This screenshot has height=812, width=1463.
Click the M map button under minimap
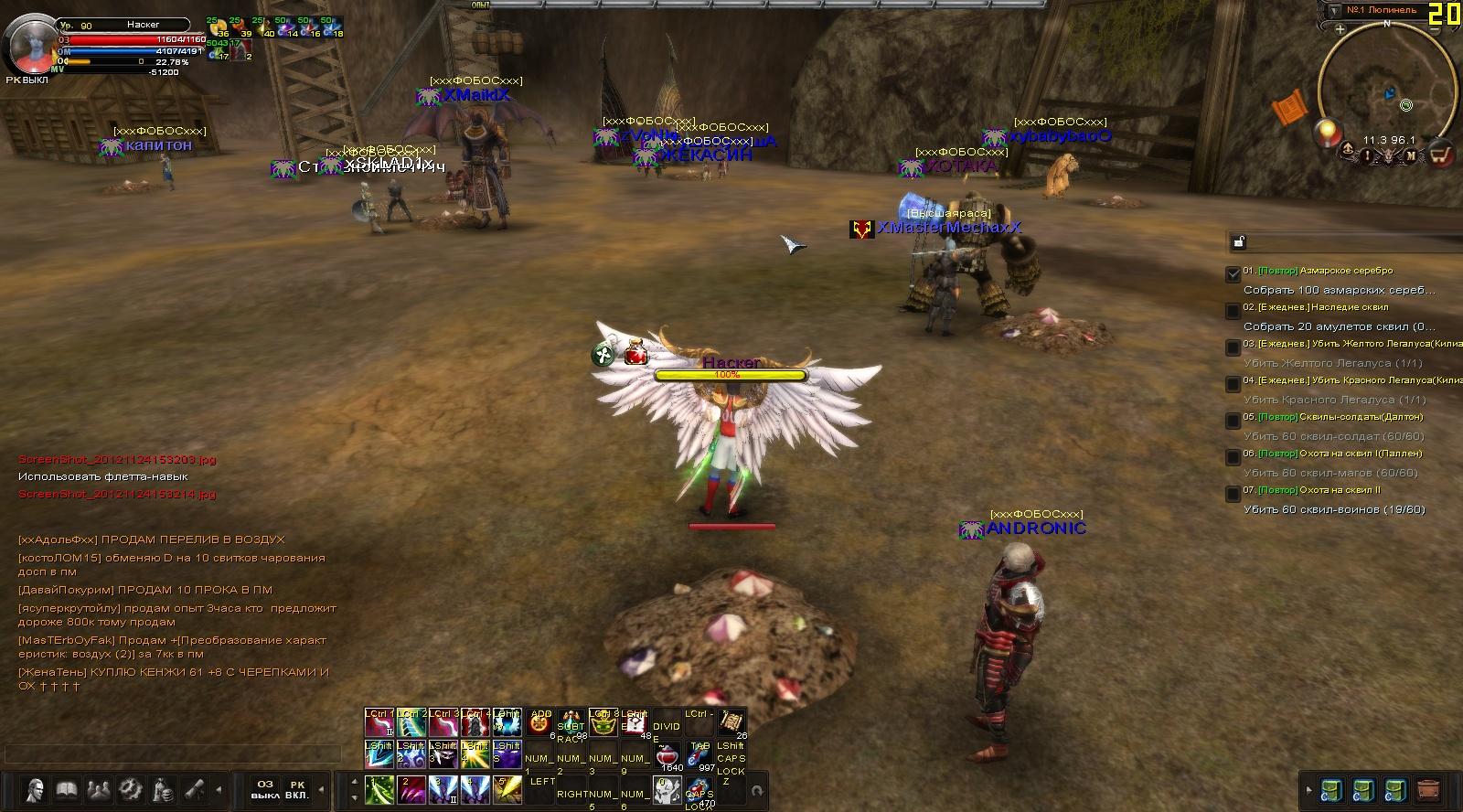tap(1411, 155)
